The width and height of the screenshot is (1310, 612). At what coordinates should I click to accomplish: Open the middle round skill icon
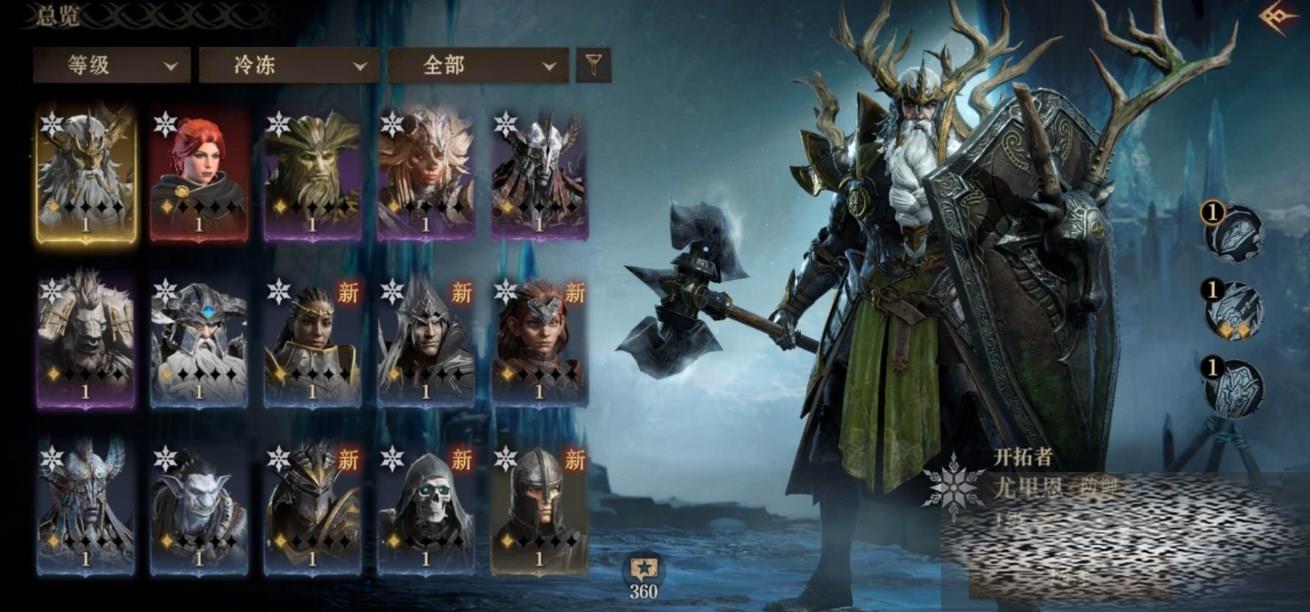coord(1235,310)
